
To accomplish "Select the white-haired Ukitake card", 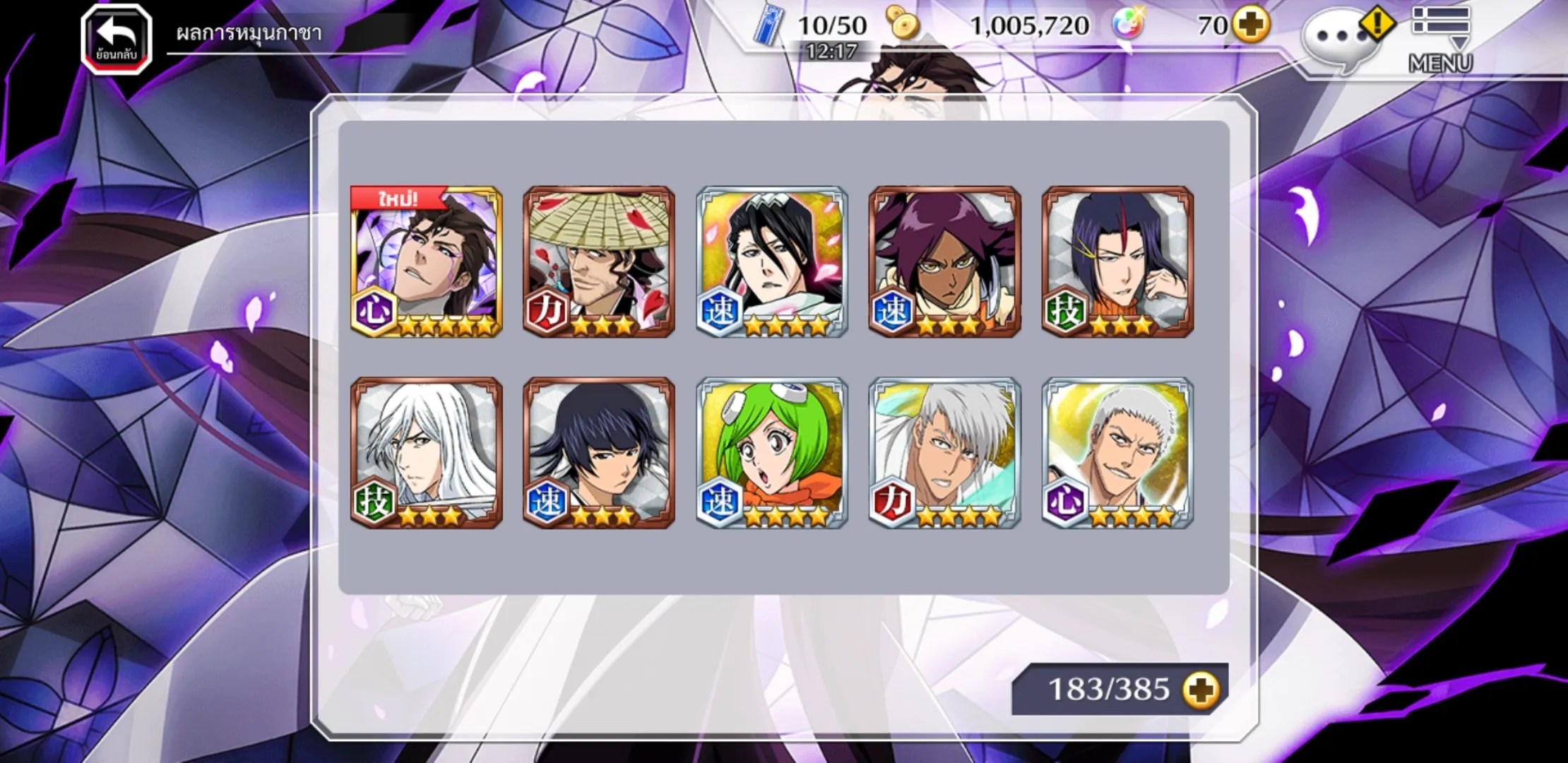I will 427,453.
